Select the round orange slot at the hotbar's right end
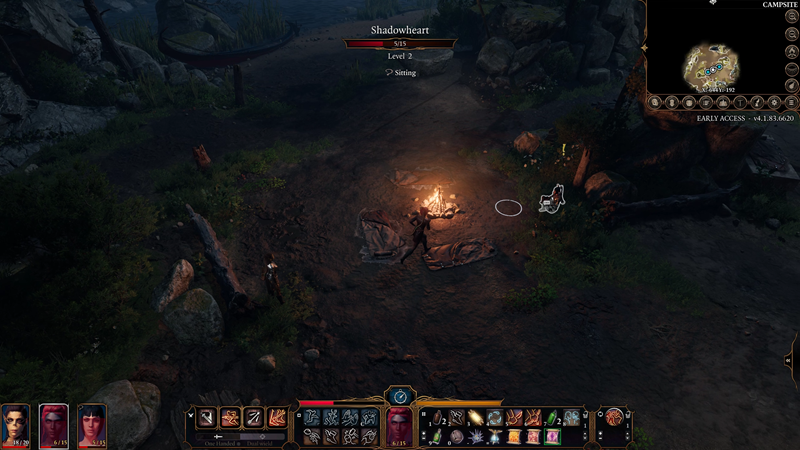Screen dimensions: 800x450 [614, 418]
